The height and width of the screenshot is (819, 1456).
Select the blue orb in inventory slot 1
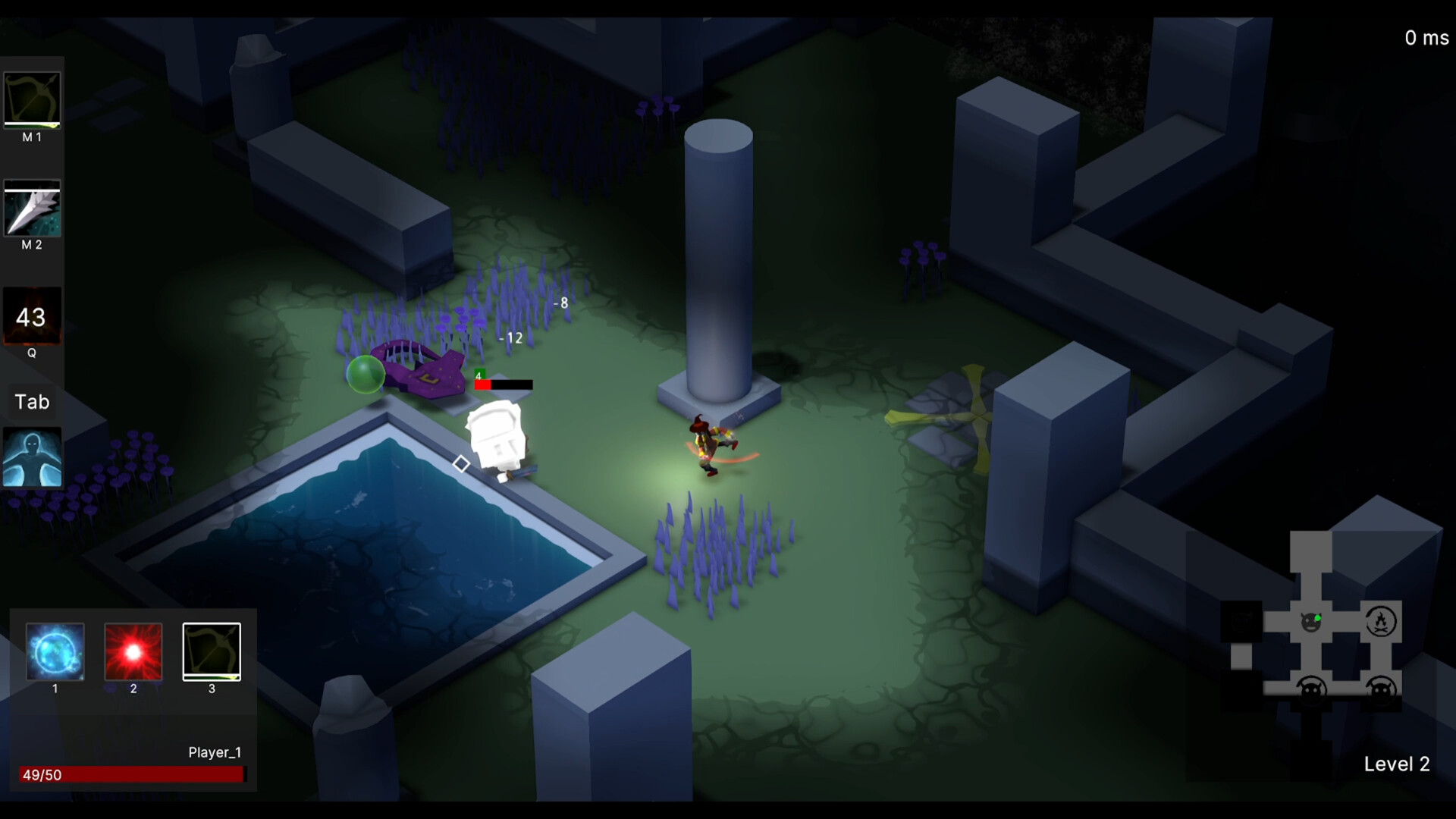pyautogui.click(x=54, y=652)
